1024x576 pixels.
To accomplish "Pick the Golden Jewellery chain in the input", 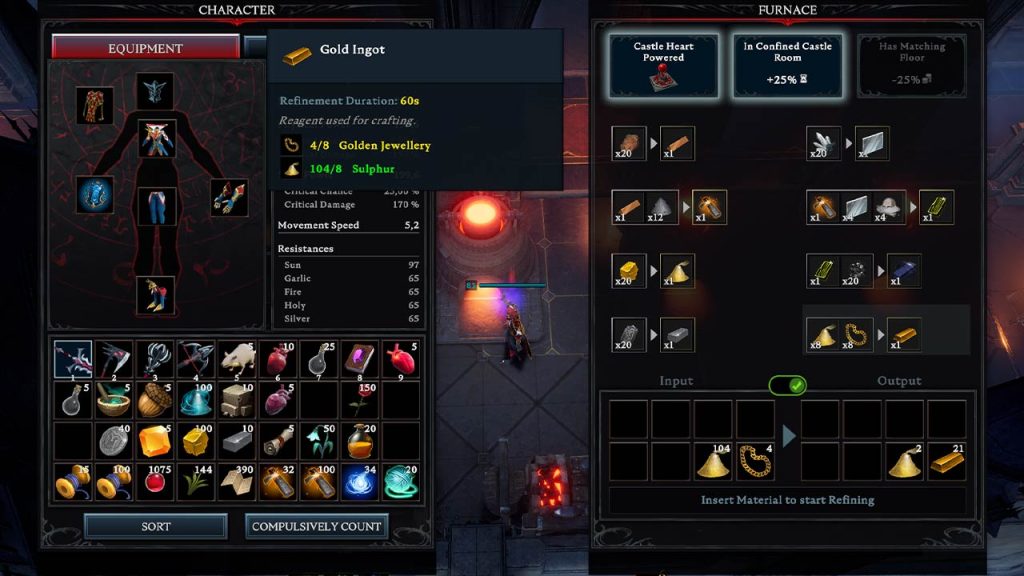I will [x=756, y=461].
